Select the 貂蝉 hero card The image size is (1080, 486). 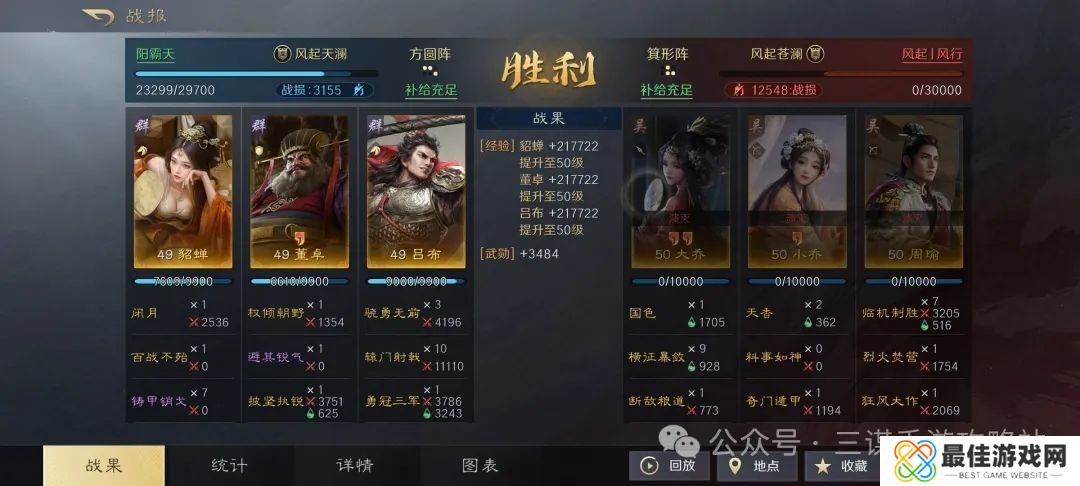[183, 191]
